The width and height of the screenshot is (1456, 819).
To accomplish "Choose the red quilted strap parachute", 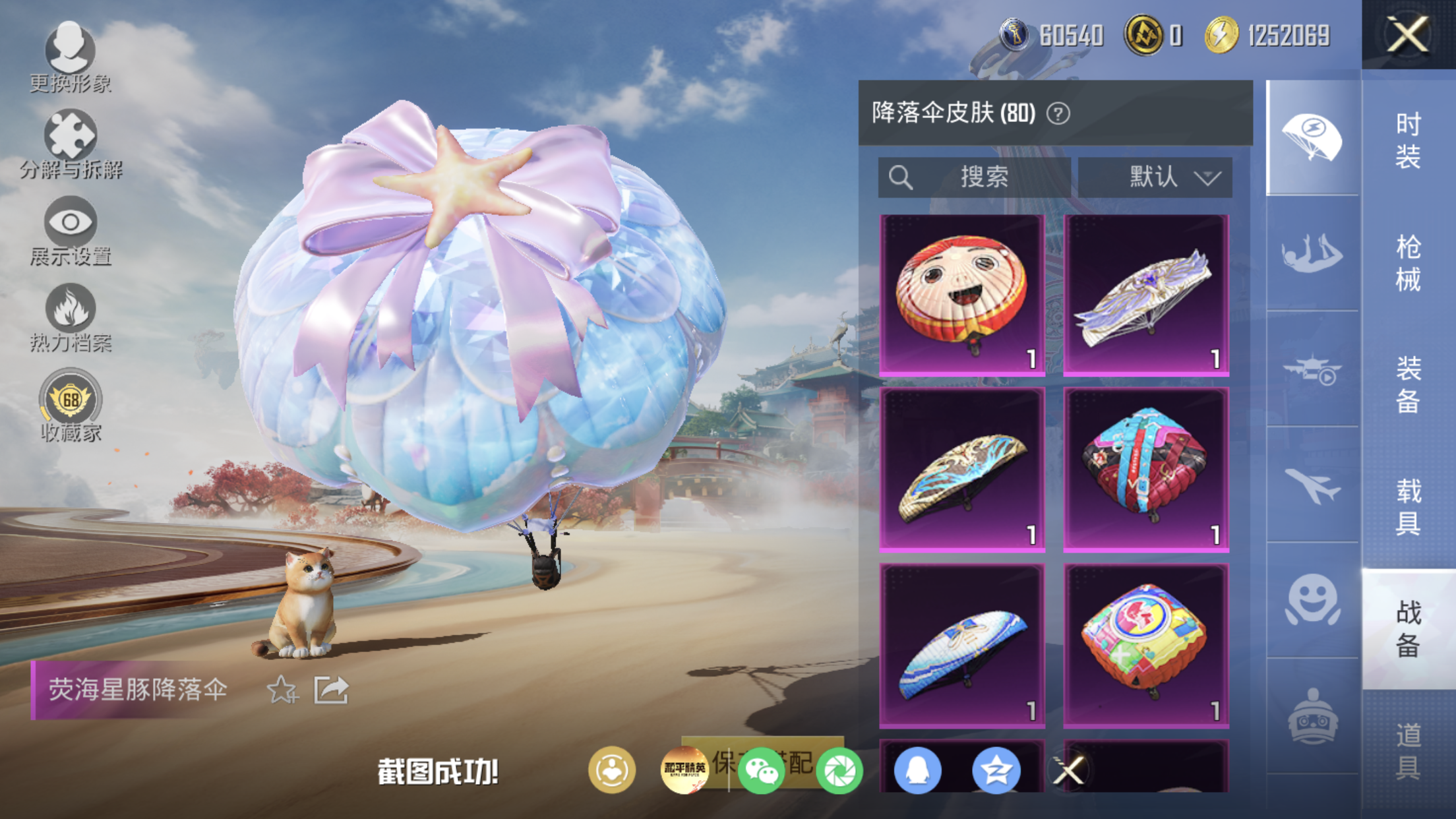I will [1146, 470].
